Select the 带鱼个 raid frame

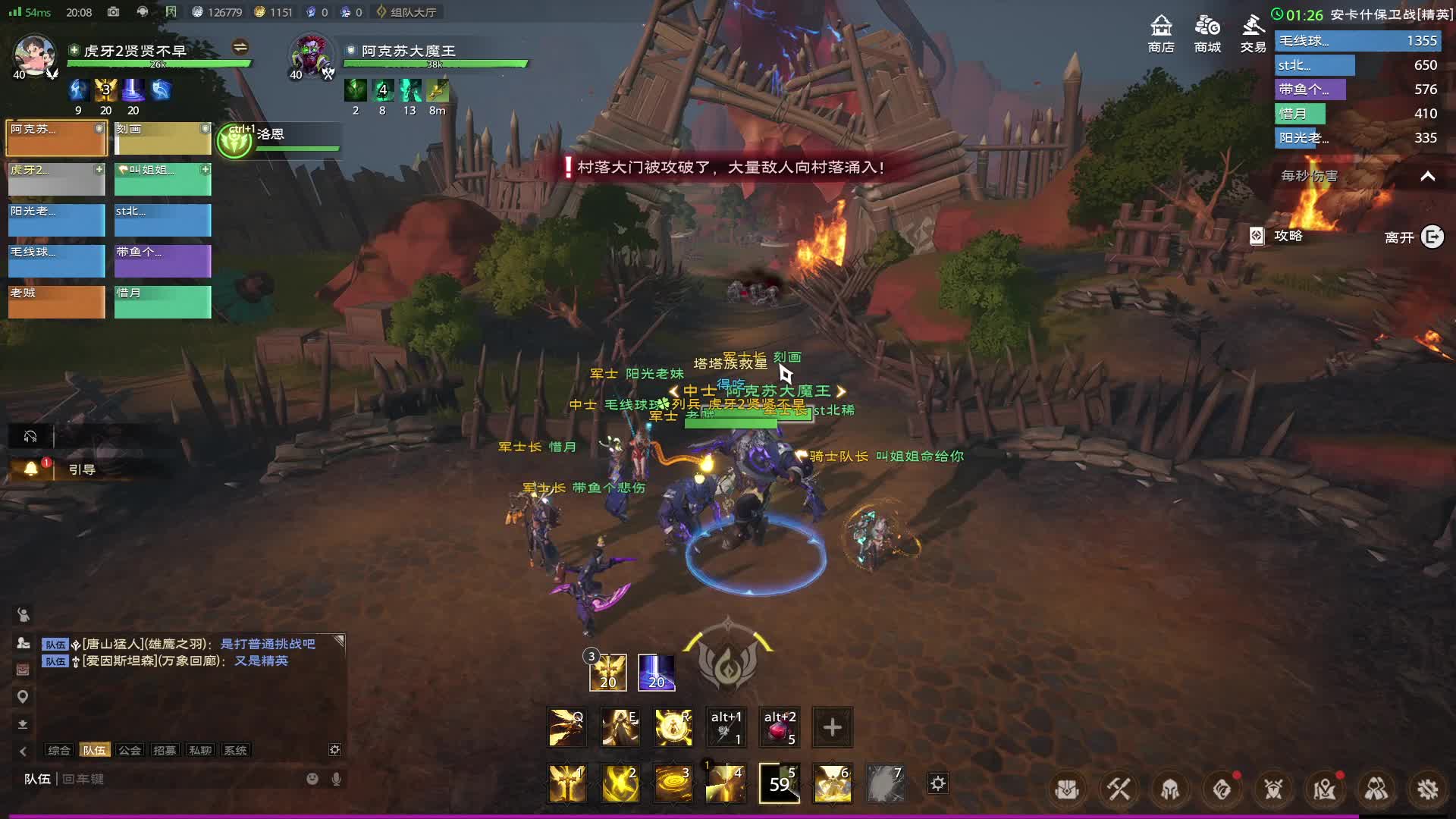[162, 260]
